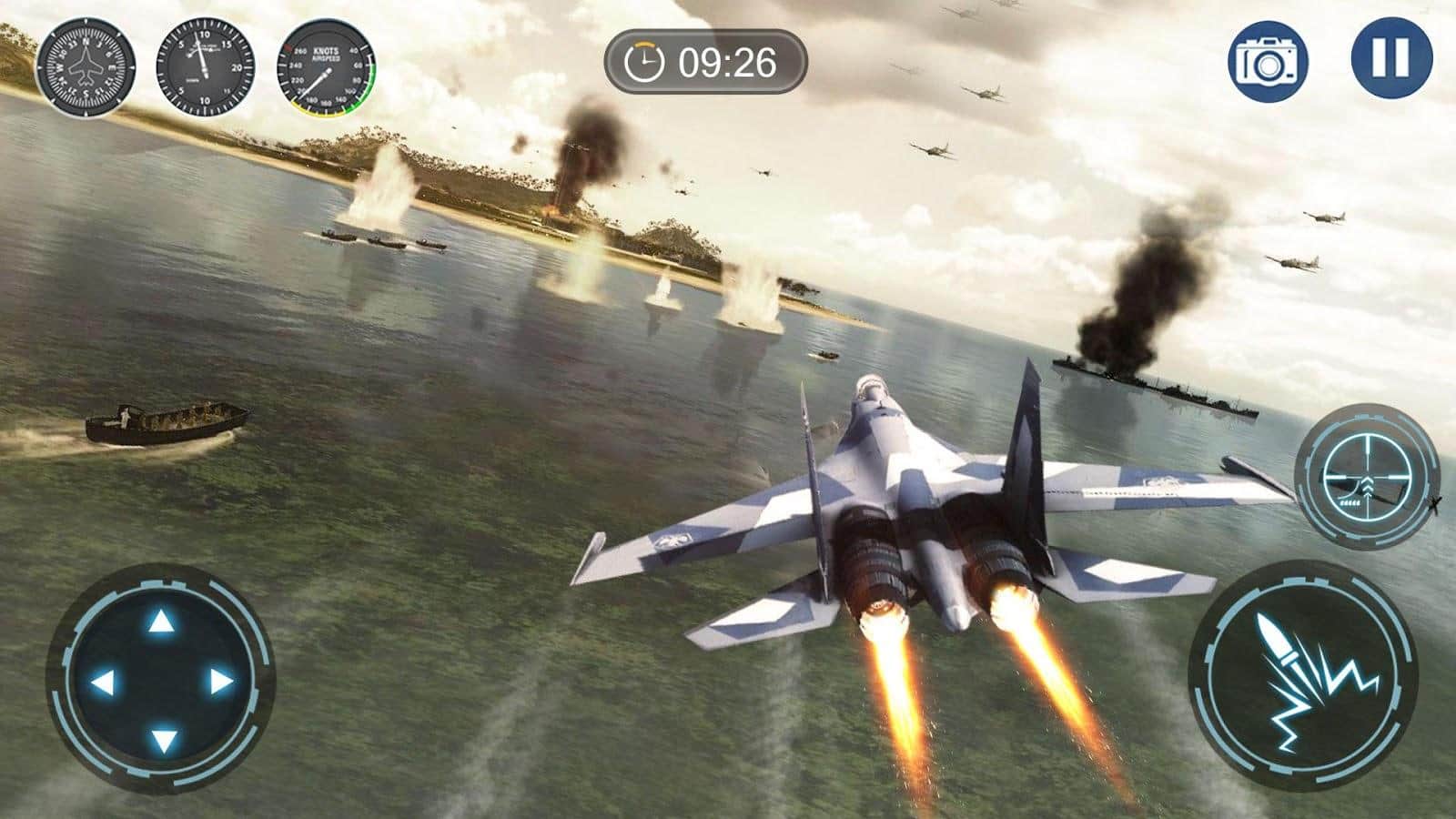Tap the stopwatch icon beside the timer
The height and width of the screenshot is (819, 1456).
(x=646, y=61)
